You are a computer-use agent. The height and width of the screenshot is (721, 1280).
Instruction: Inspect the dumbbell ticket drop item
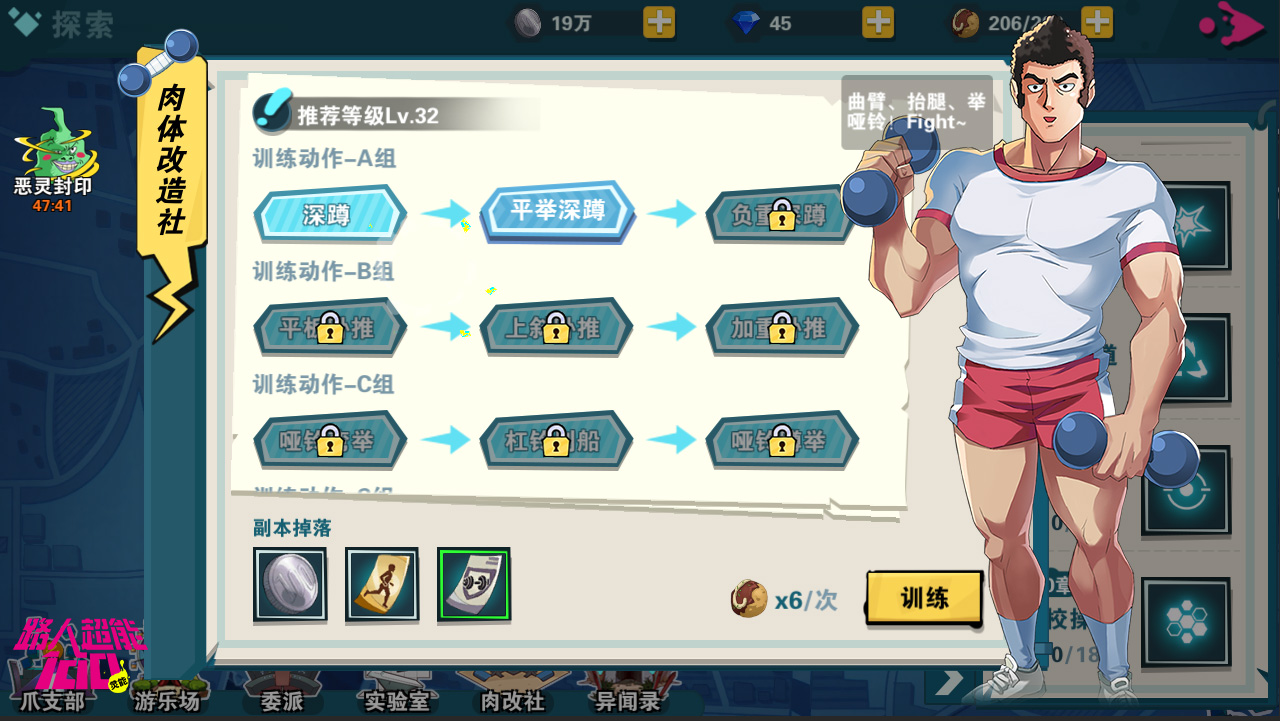click(474, 584)
